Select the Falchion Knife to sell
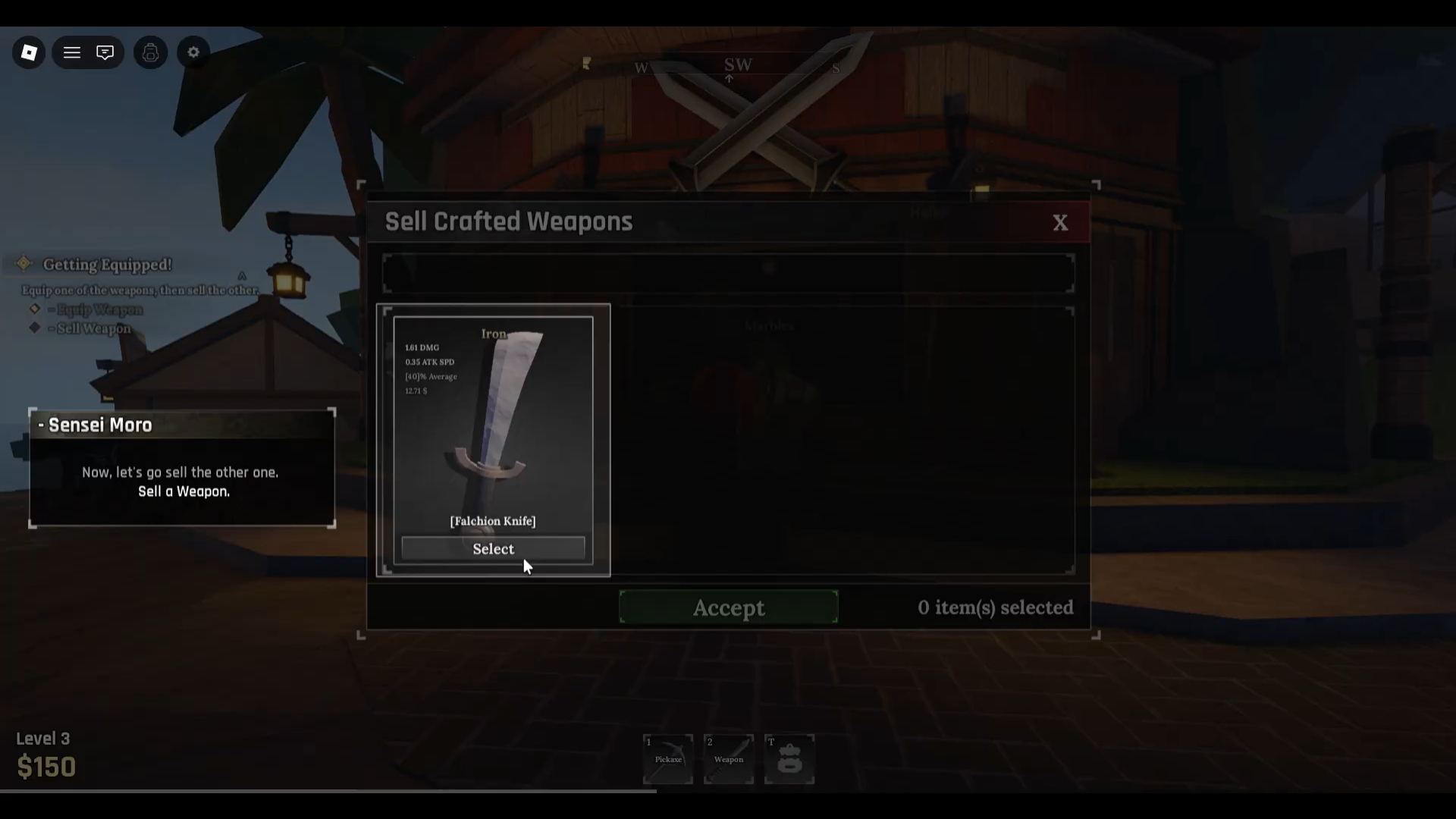The width and height of the screenshot is (1456, 819). [493, 548]
